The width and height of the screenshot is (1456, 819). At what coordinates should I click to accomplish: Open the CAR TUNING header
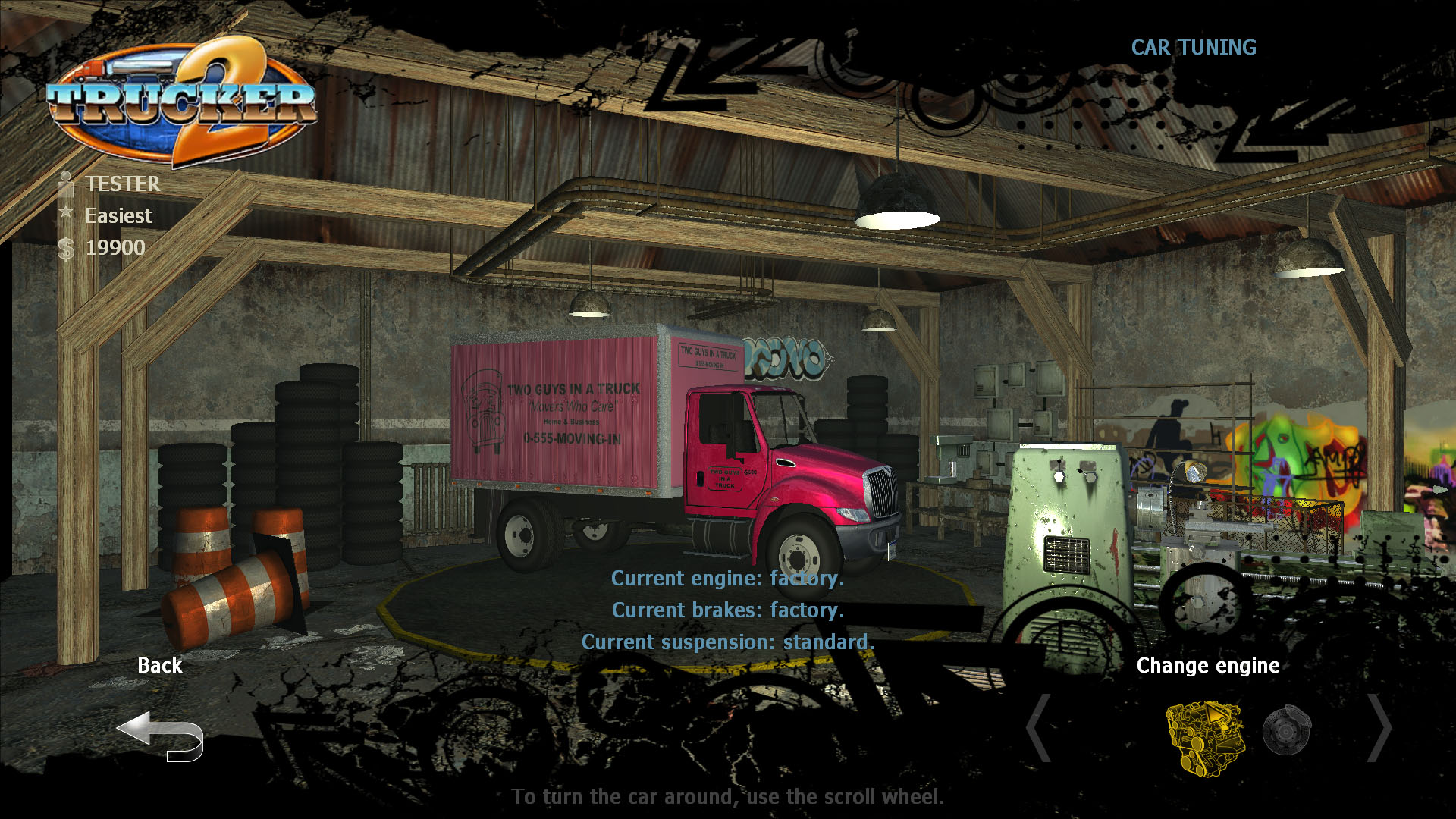click(x=1193, y=48)
